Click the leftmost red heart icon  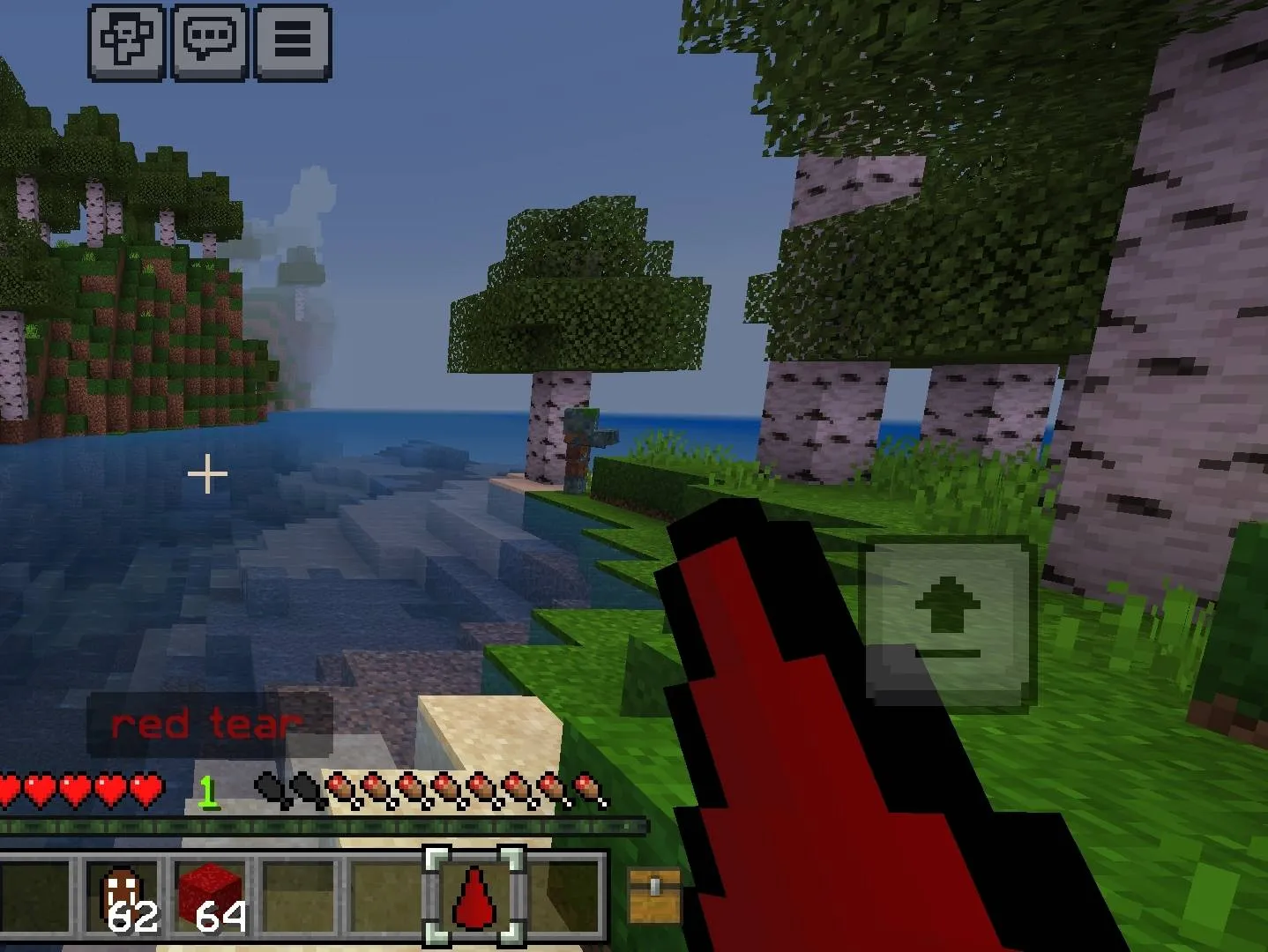10,789
